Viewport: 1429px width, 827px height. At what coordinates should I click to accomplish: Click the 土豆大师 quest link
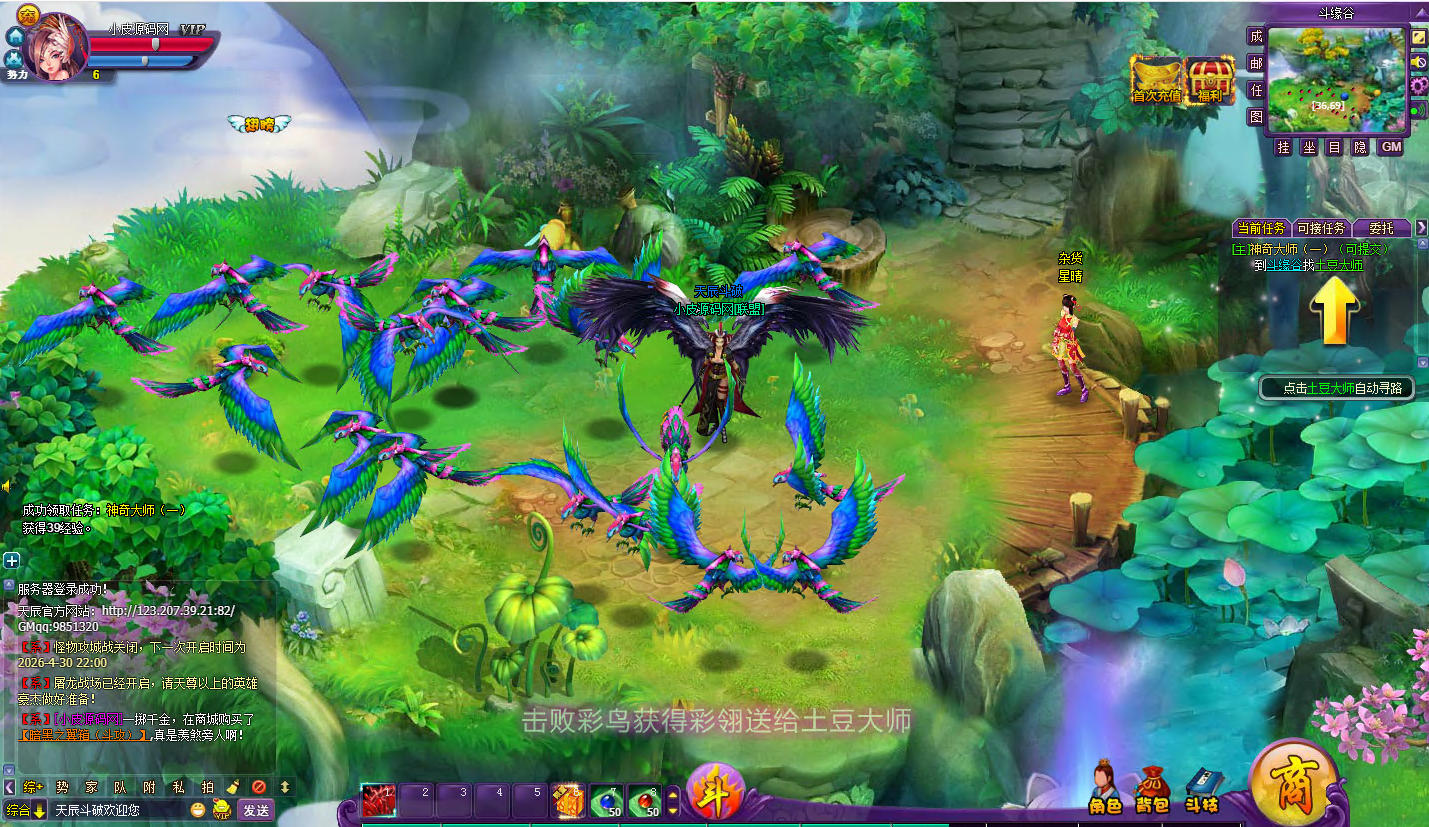[x=1338, y=265]
